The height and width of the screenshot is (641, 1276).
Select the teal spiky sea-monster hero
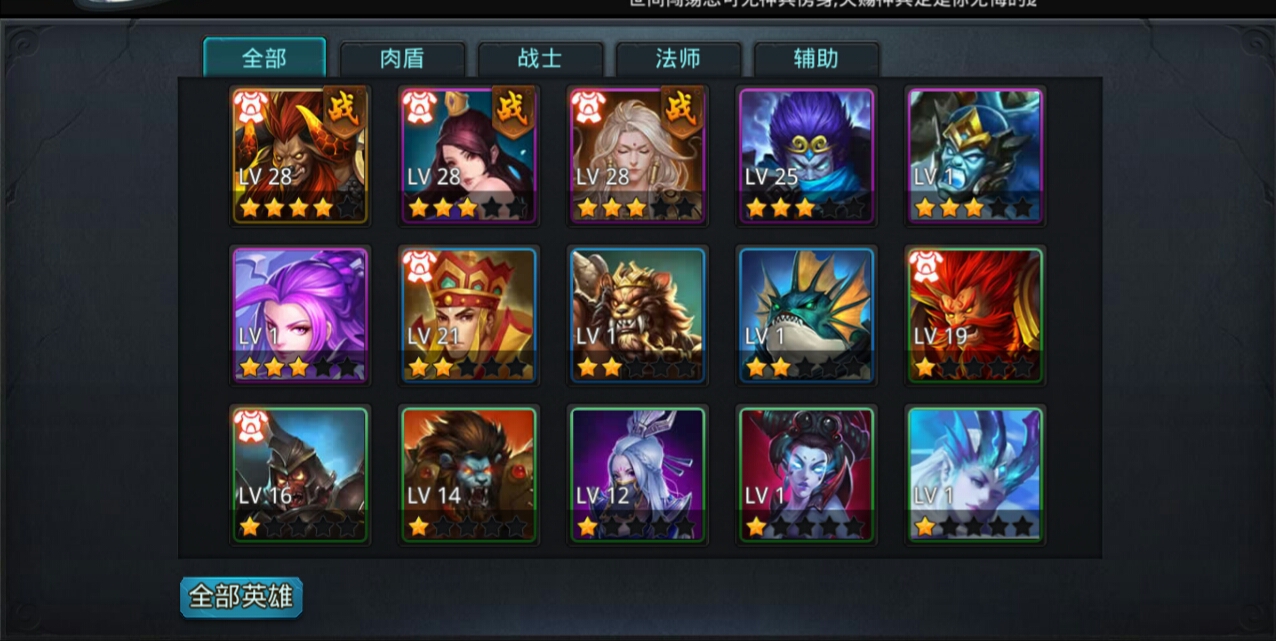tap(807, 315)
